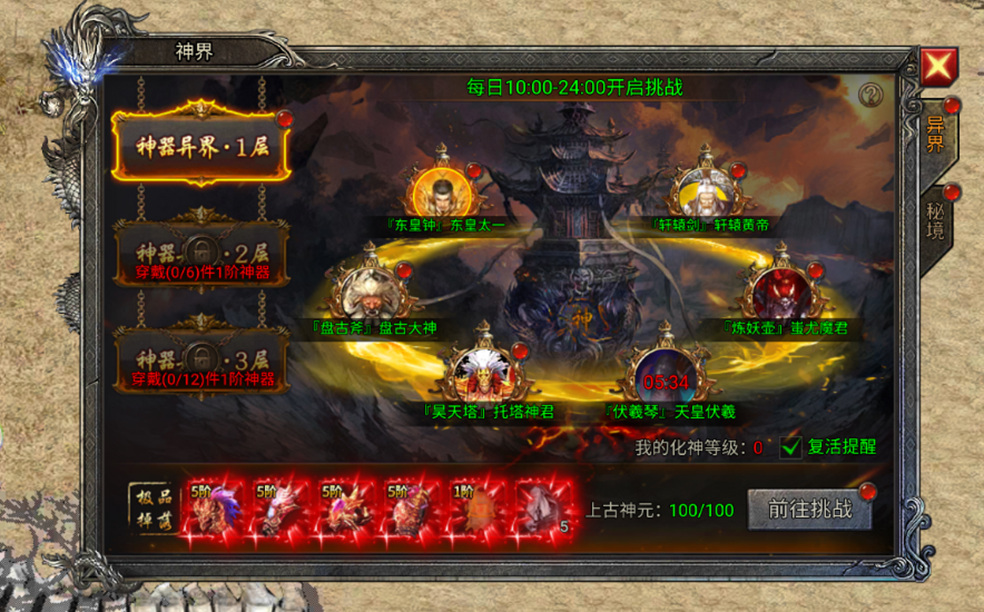Select boss 托塔神君 portrait

[x=487, y=373]
